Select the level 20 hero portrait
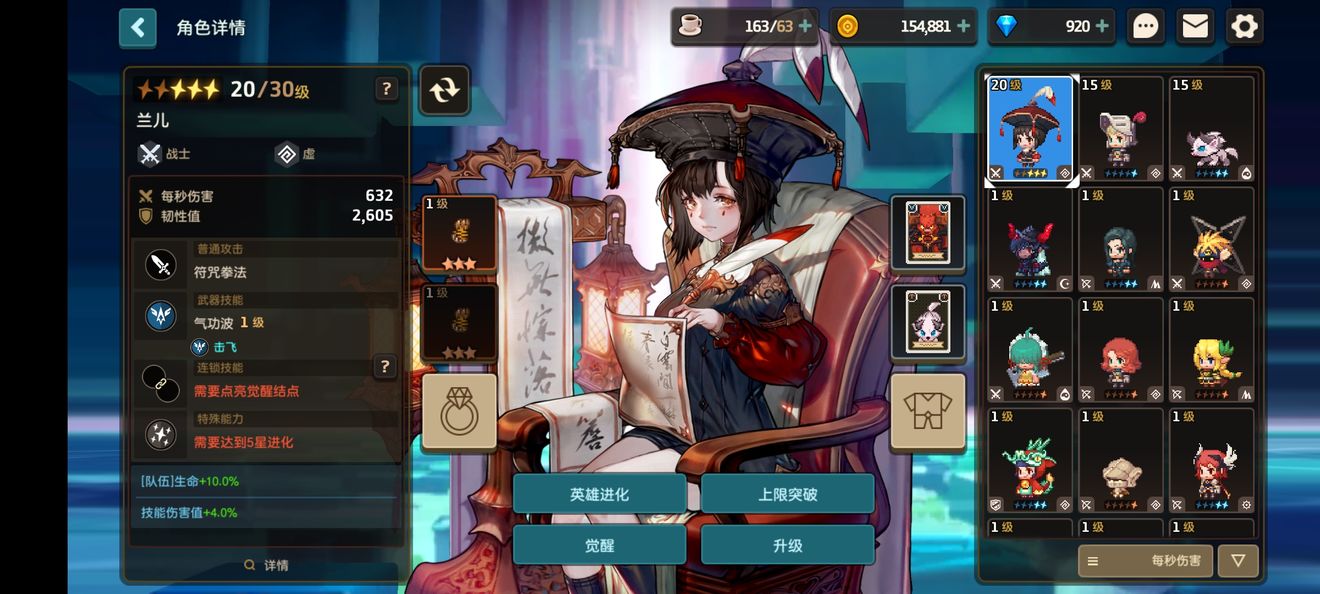The width and height of the screenshot is (1320, 594). 1030,129
